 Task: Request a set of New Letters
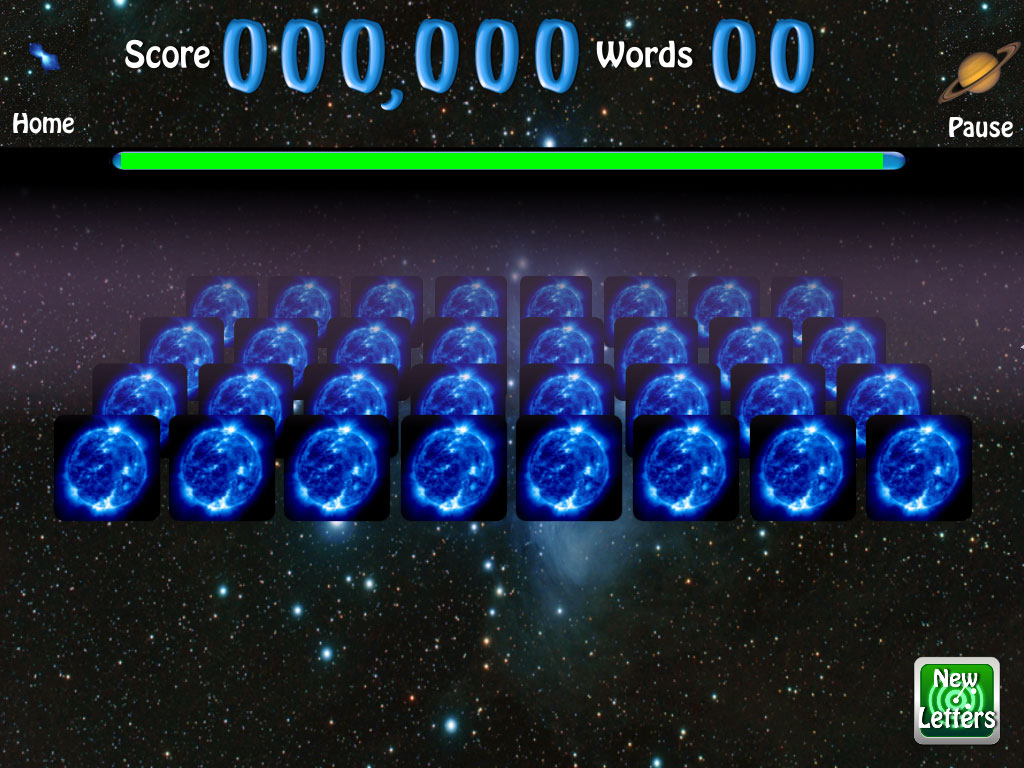pos(957,700)
